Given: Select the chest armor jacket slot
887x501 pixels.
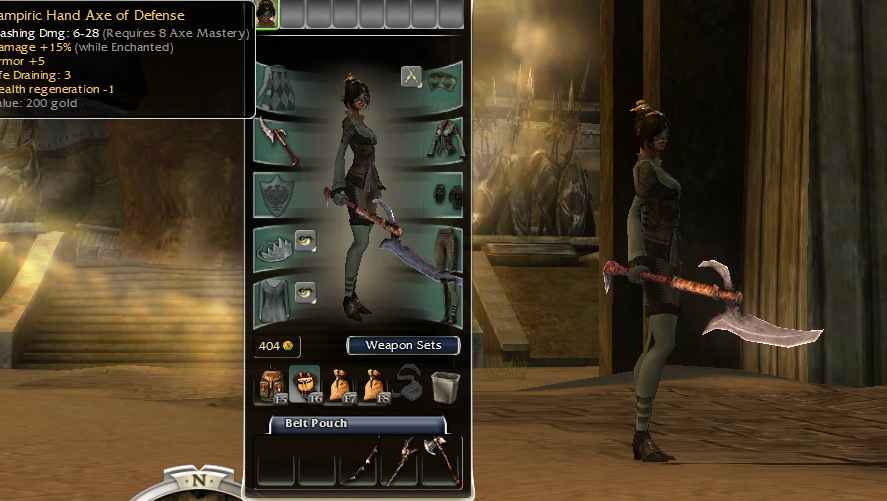Looking at the screenshot, I should (443, 139).
